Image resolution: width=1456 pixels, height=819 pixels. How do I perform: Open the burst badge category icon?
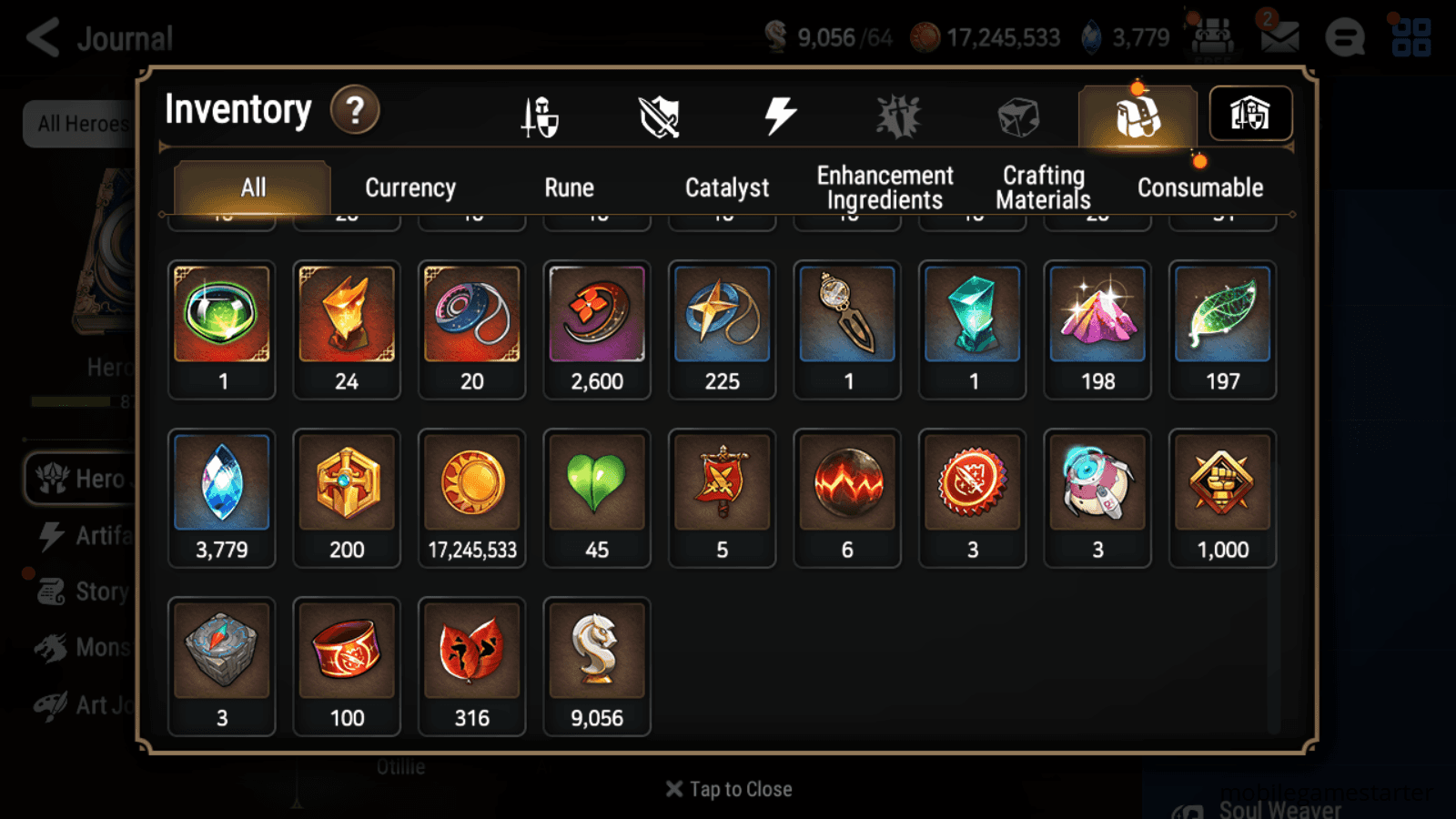coord(897,115)
